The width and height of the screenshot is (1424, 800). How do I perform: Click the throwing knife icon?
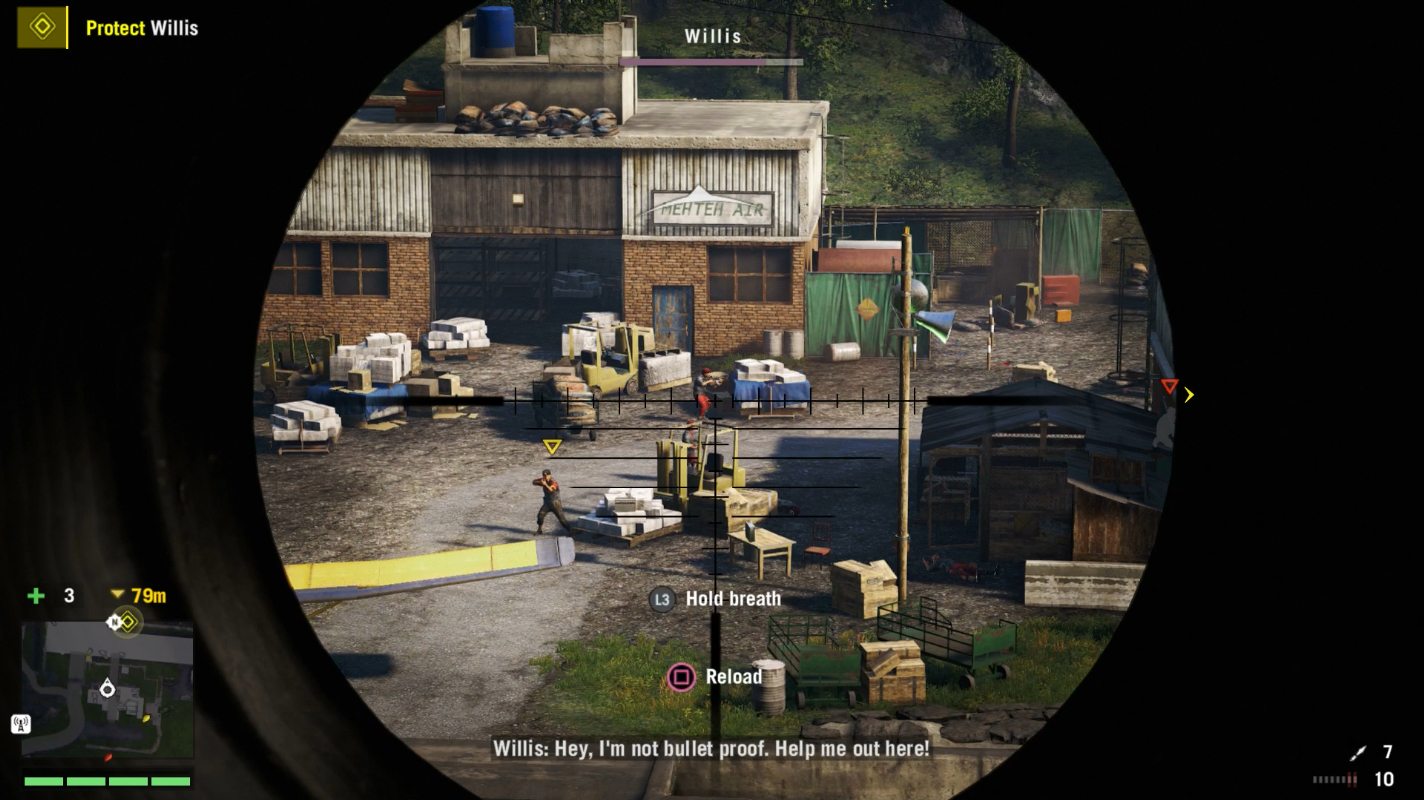click(1356, 753)
